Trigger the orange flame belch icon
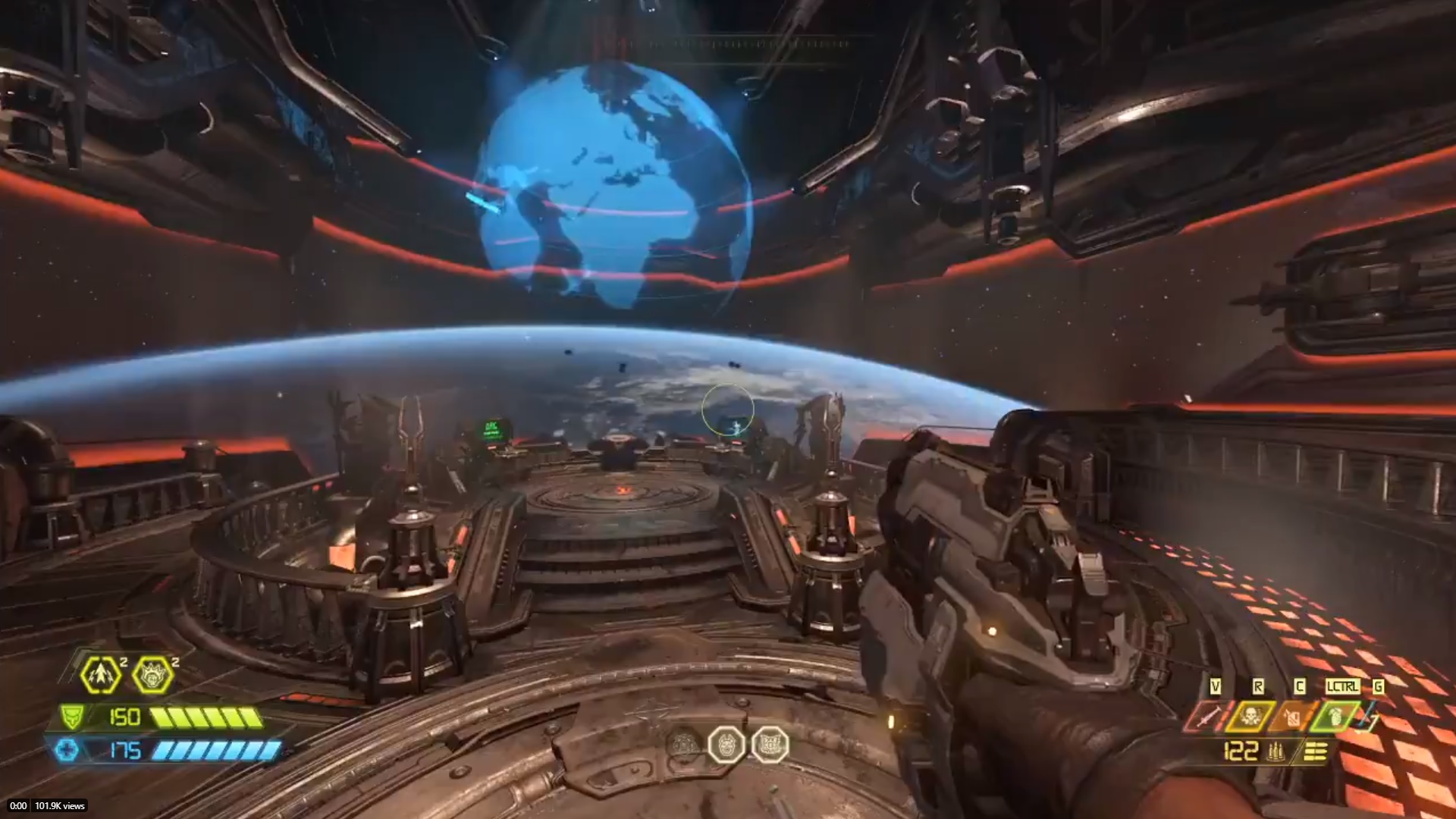The image size is (1456, 819). coord(1293,717)
